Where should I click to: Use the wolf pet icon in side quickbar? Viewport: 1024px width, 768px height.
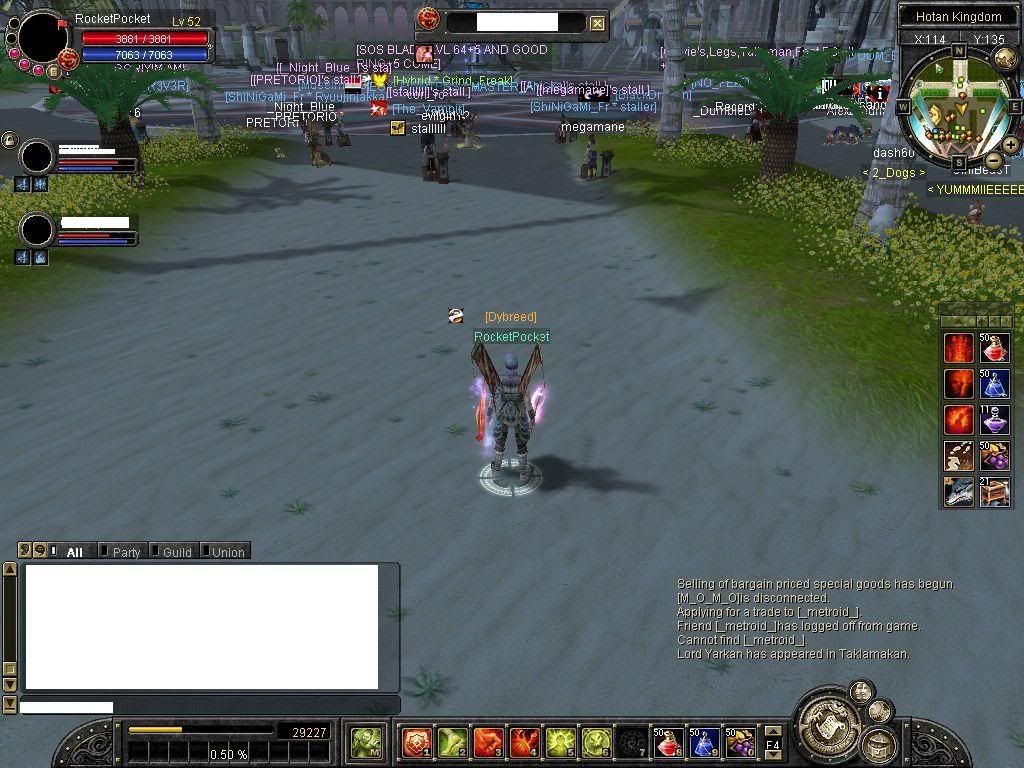pyautogui.click(x=959, y=492)
